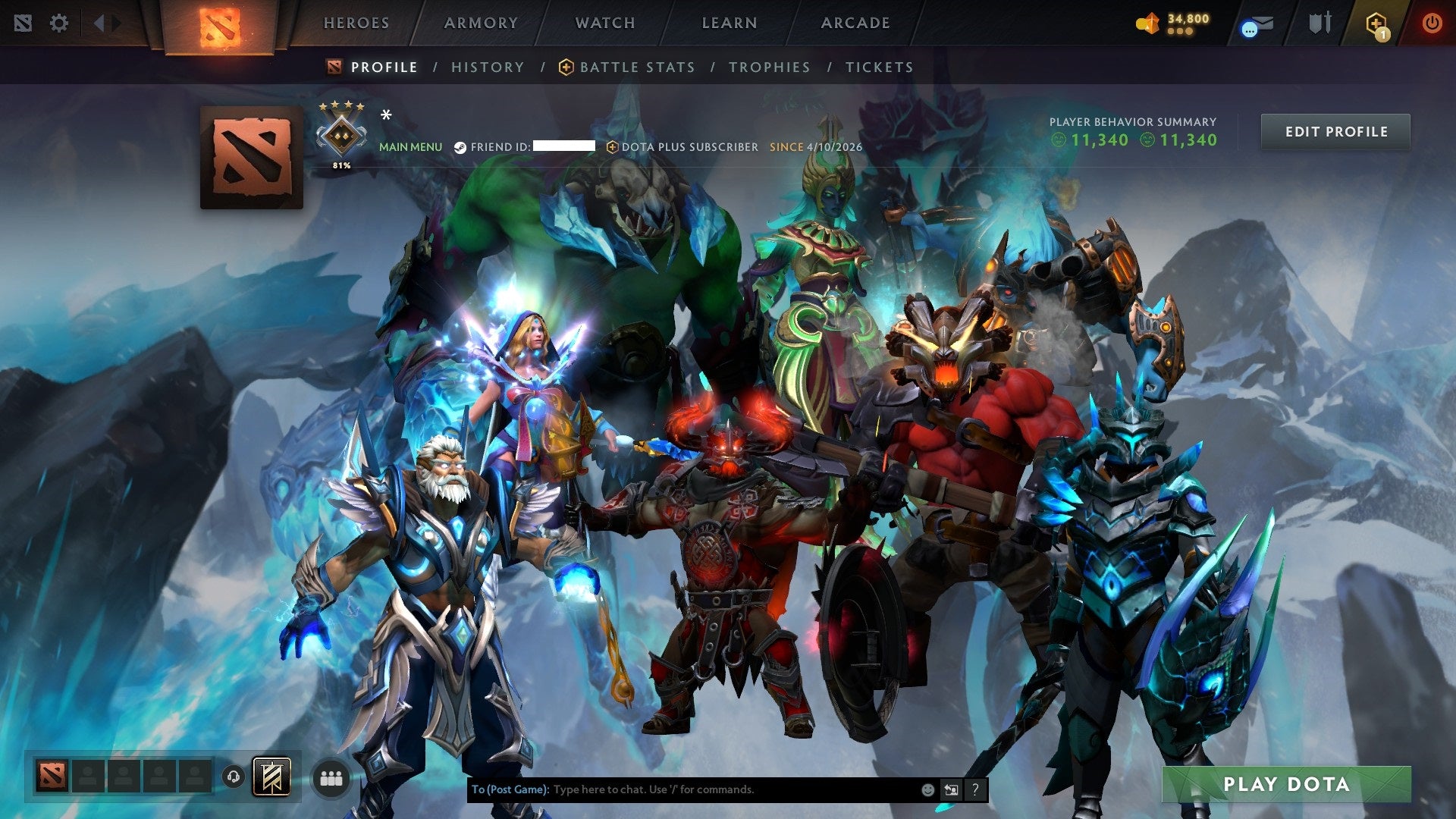Click the EDIT PROFILE button

tap(1336, 131)
